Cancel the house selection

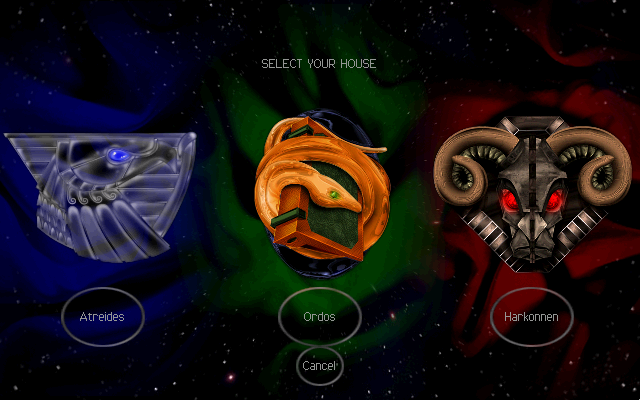click(319, 366)
